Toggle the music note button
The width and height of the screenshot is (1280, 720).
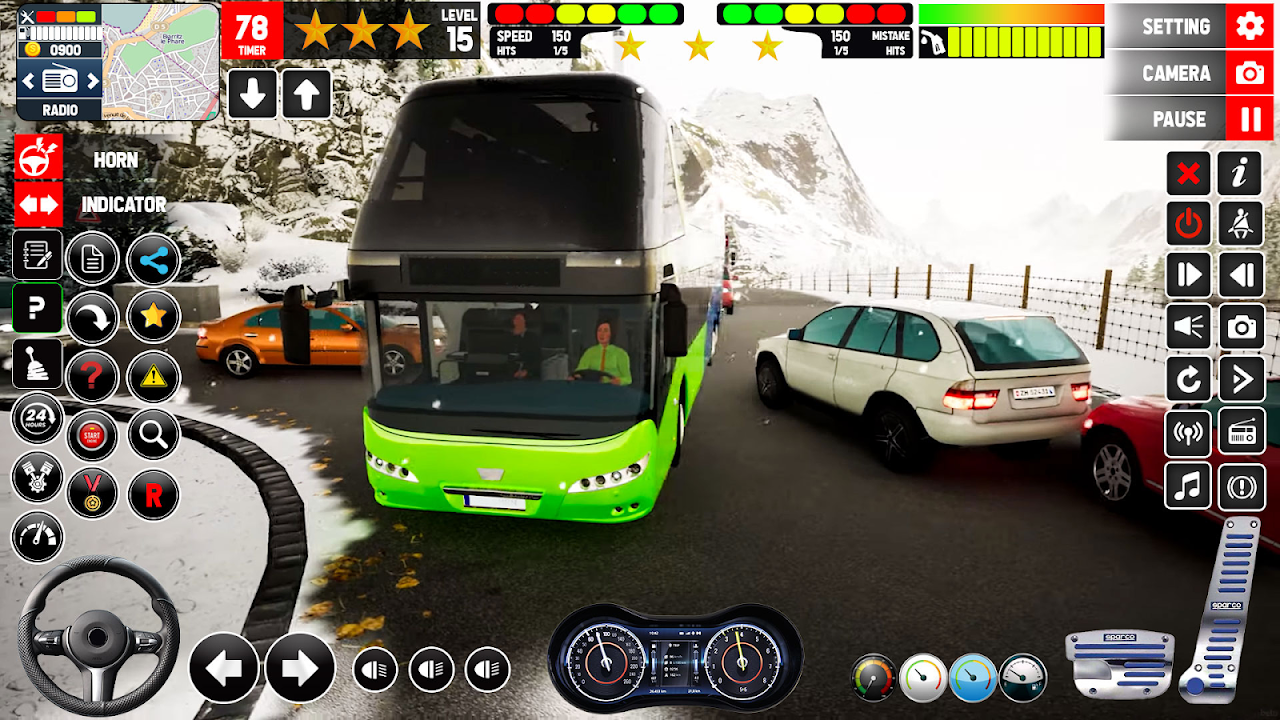click(x=1188, y=486)
